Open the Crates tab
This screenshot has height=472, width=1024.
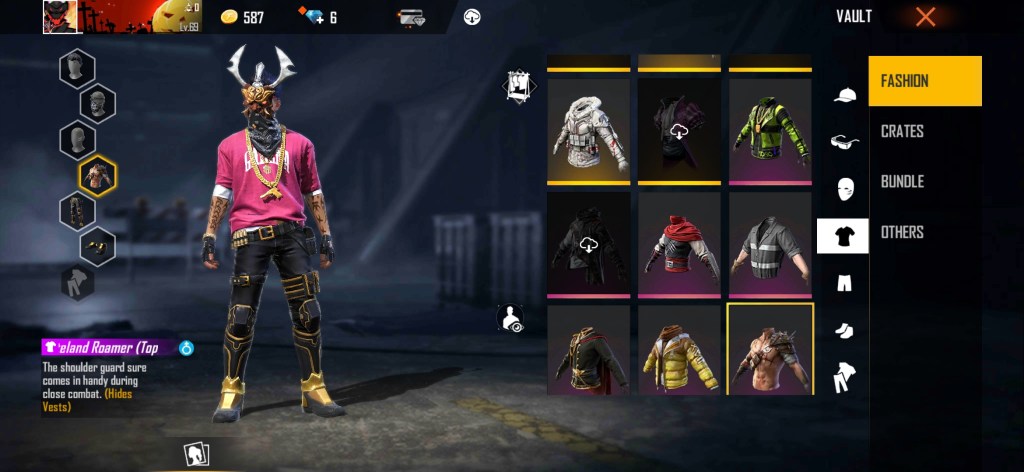(x=902, y=131)
